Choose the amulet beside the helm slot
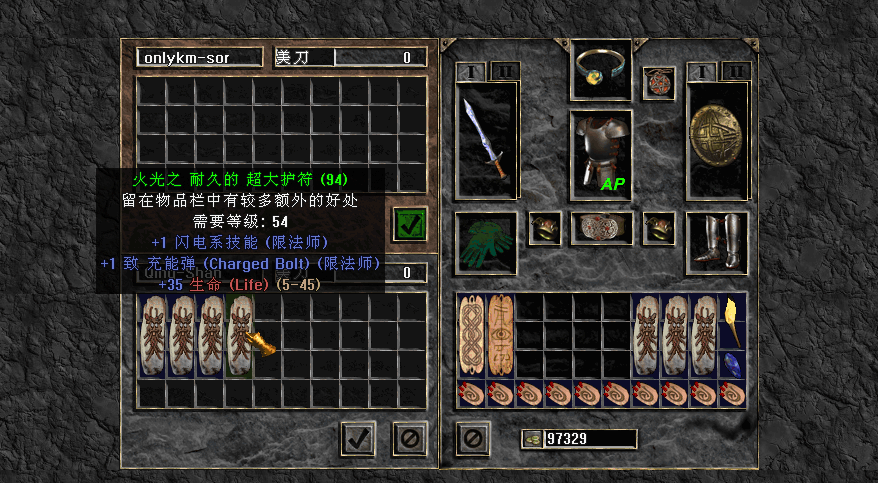 (x=658, y=82)
